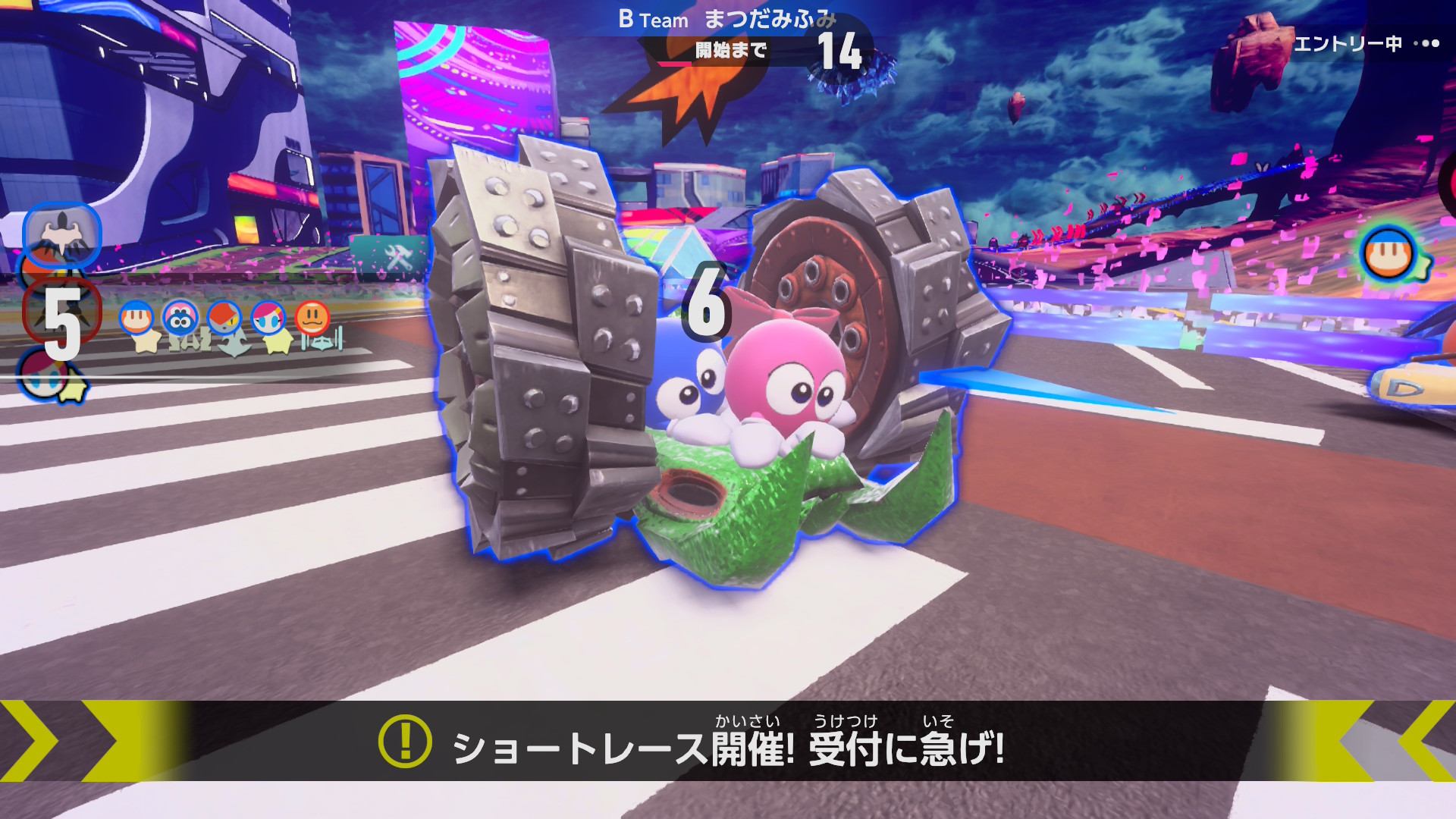Select the B Team まつだみふみ name tag
The width and height of the screenshot is (1456, 819).
pyautogui.click(x=727, y=20)
